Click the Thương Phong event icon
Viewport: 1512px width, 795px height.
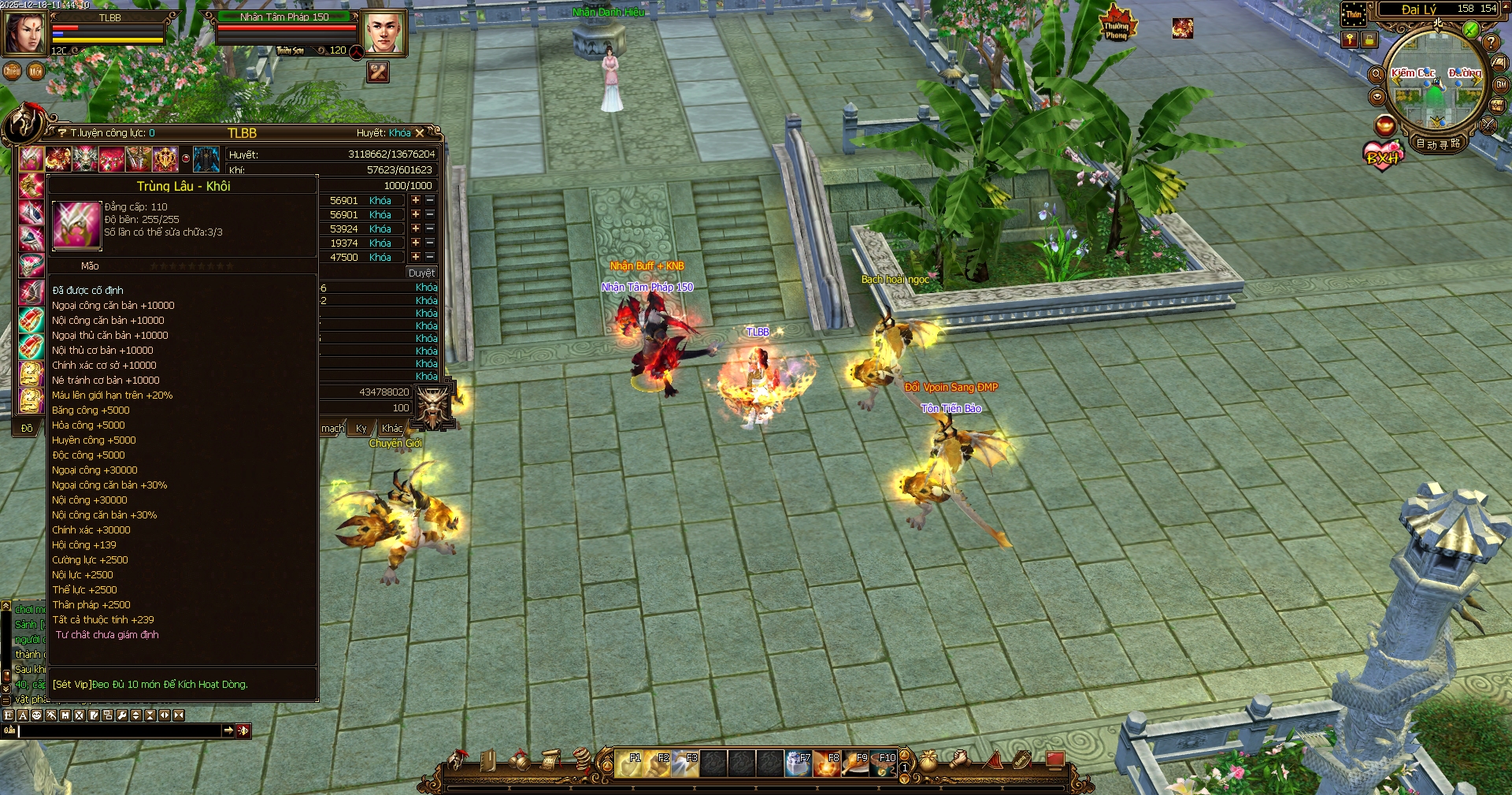point(1117,25)
